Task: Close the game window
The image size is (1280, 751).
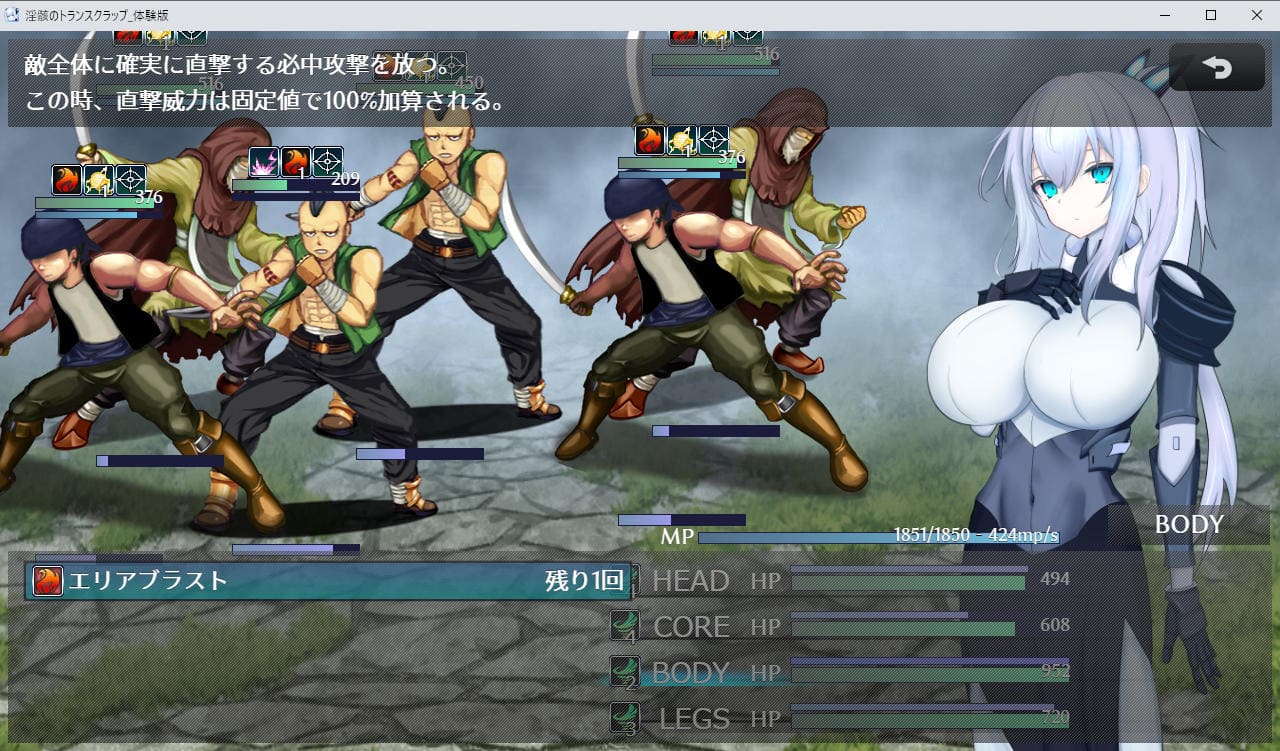Action: point(1256,15)
